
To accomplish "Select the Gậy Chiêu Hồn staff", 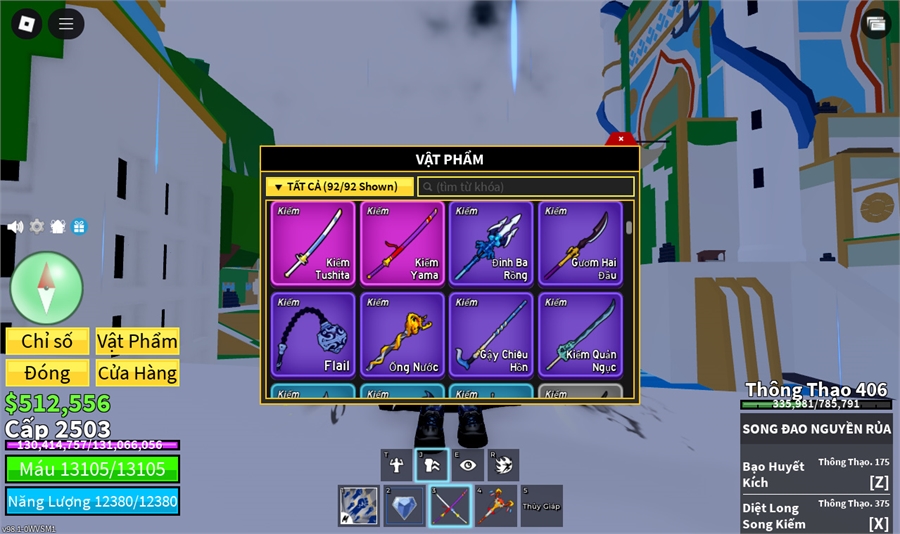I will (491, 335).
